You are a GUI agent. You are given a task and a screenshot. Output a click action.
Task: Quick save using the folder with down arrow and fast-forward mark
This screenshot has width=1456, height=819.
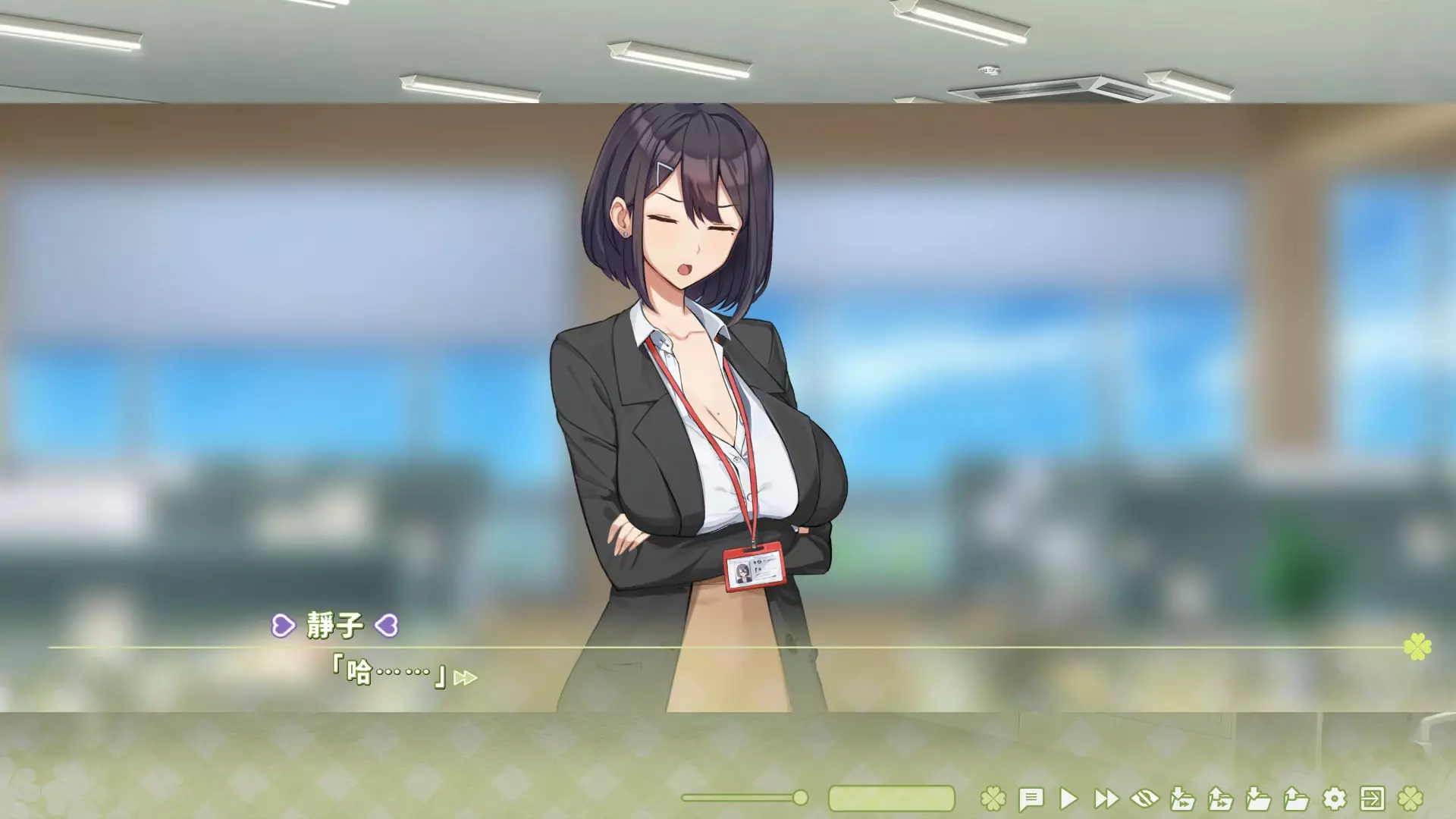[1182, 799]
